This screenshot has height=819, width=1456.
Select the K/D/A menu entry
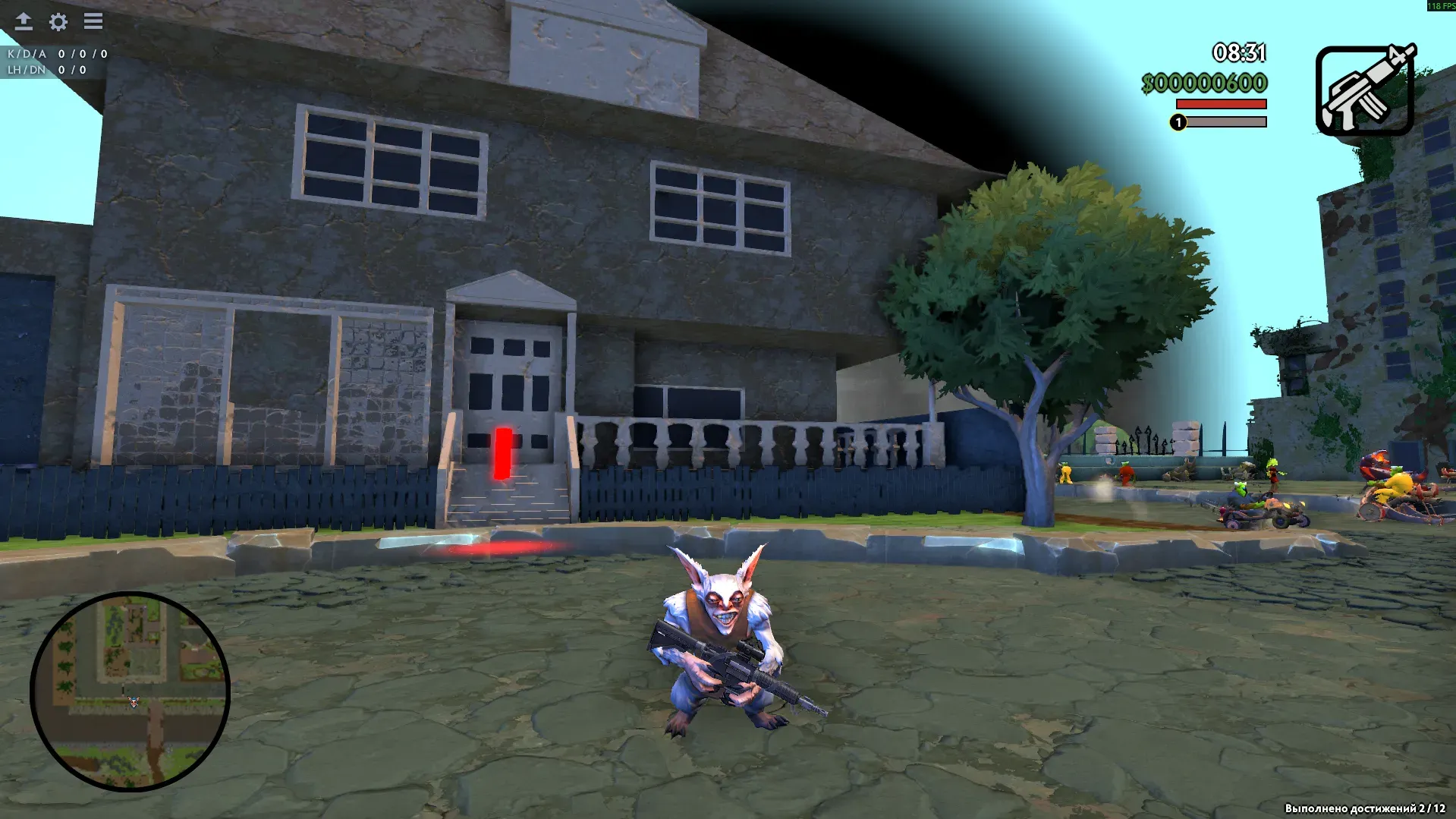[x=27, y=54]
